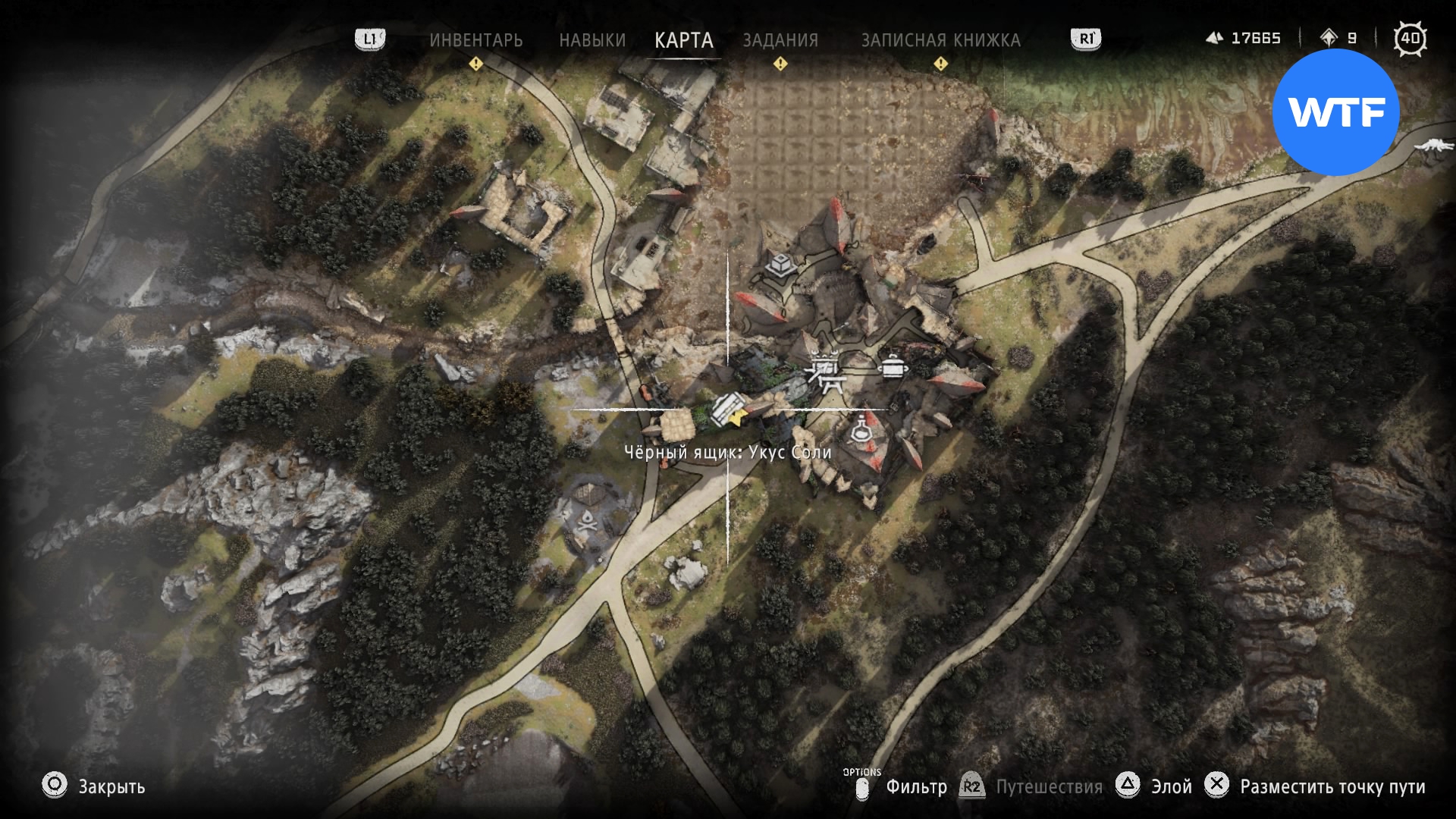Go to the ЗАДАНИЯ tab
This screenshot has width=1456, height=819.
[780, 40]
